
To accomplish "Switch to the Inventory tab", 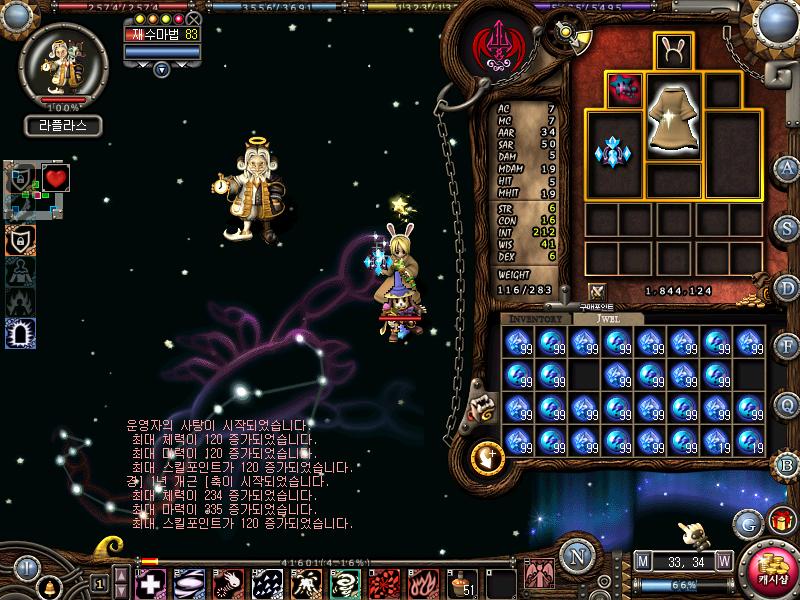I will pos(537,318).
